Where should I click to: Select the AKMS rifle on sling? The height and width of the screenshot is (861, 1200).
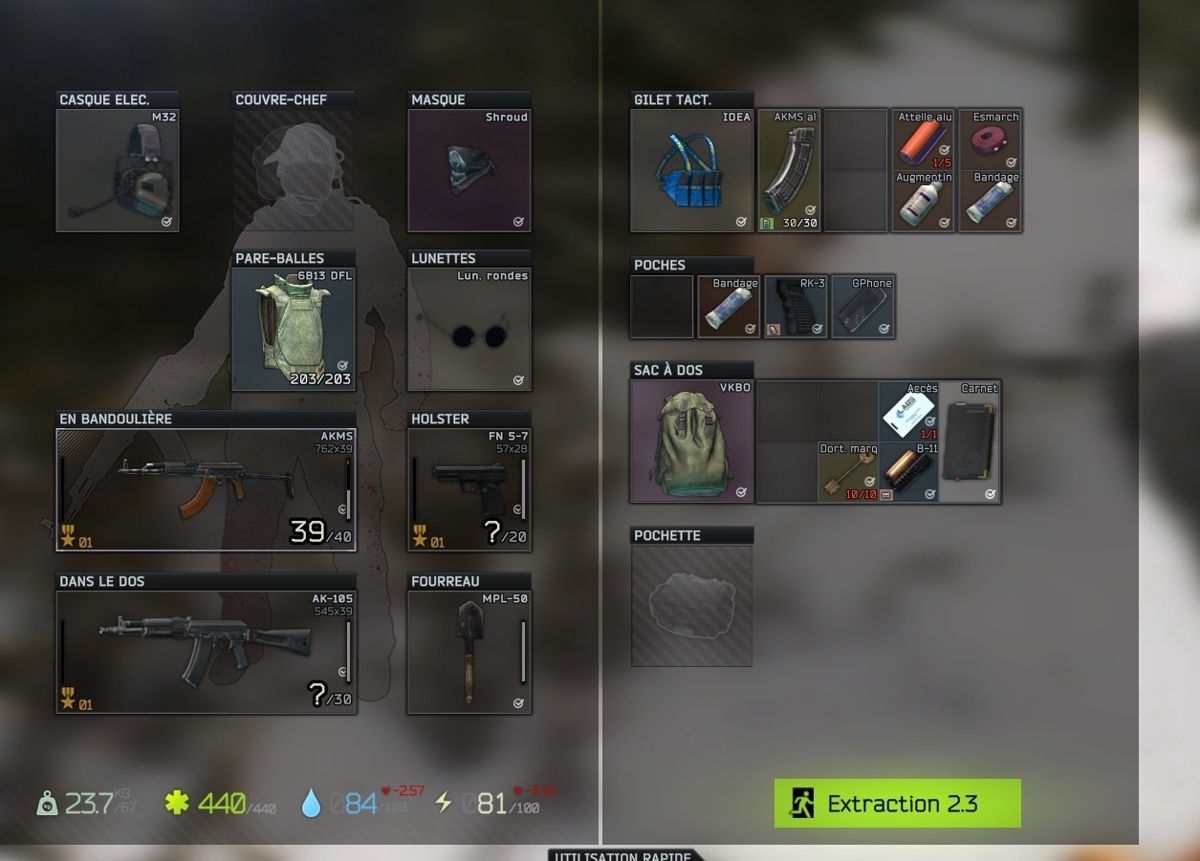(205, 489)
